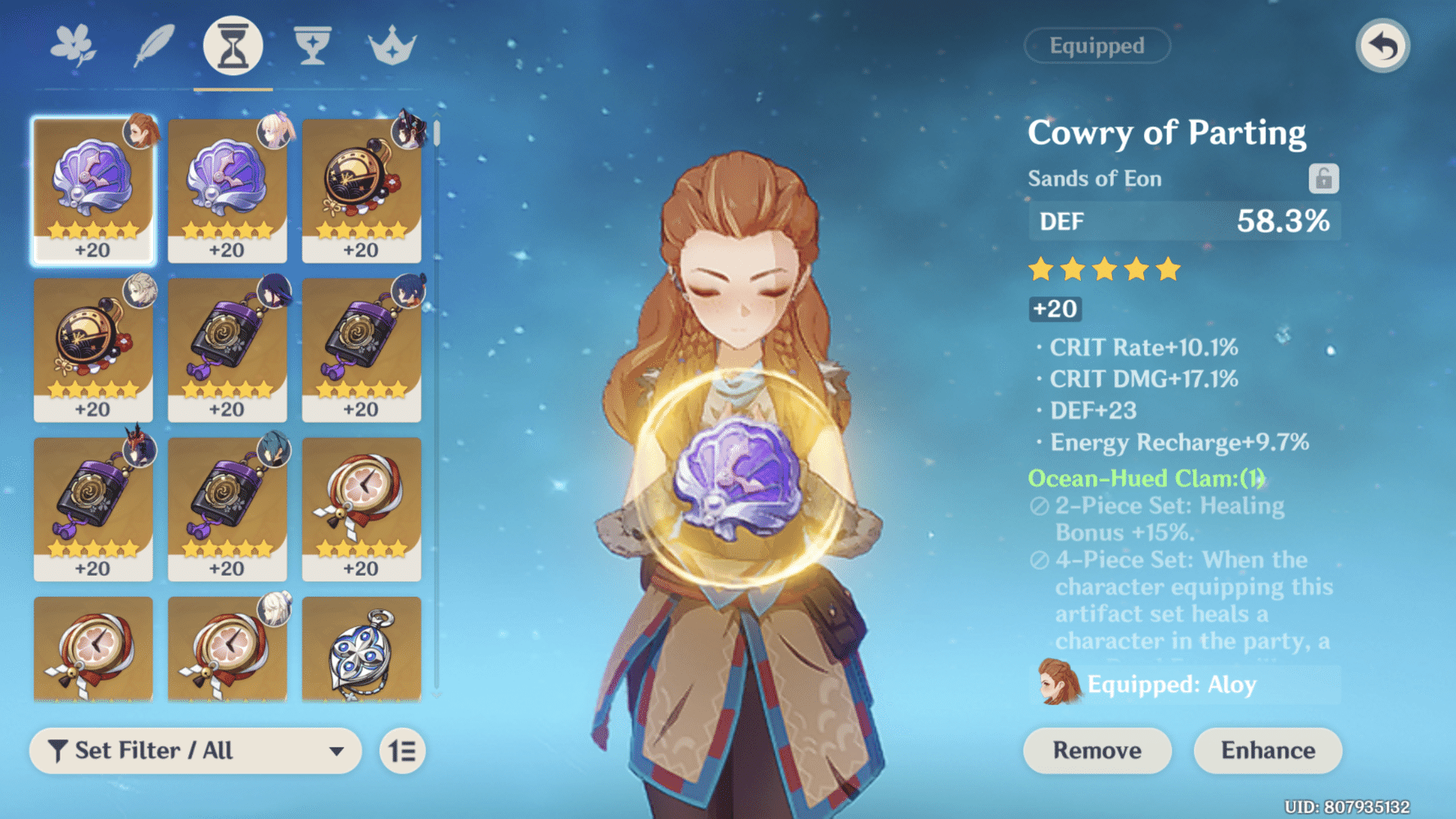The width and height of the screenshot is (1456, 819).
Task: Open the sorting order options
Action: [x=403, y=751]
